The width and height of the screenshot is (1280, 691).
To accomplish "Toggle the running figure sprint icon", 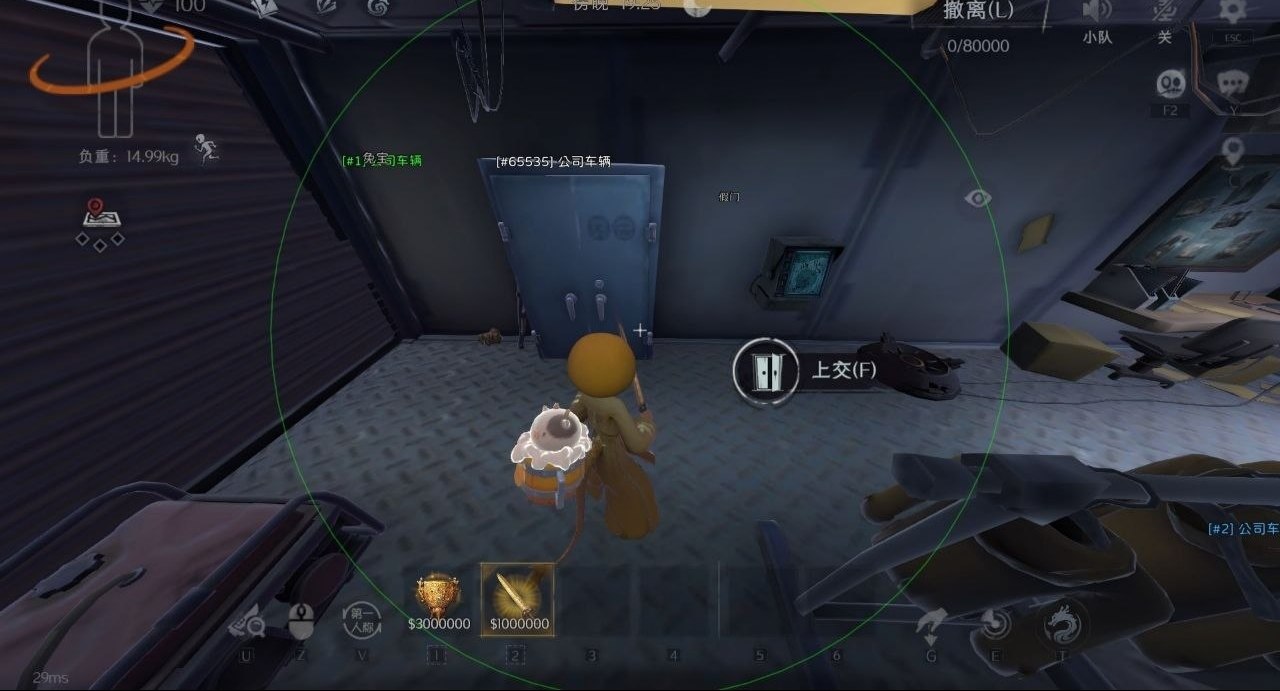I will point(208,151).
